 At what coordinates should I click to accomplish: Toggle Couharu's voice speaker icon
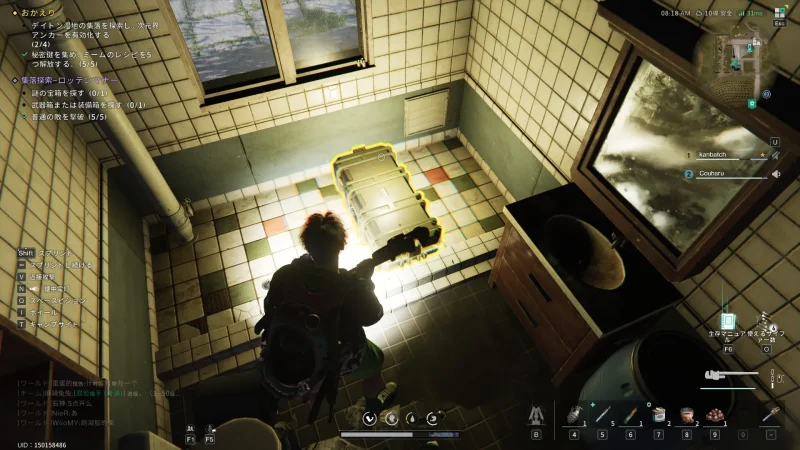tap(776, 174)
